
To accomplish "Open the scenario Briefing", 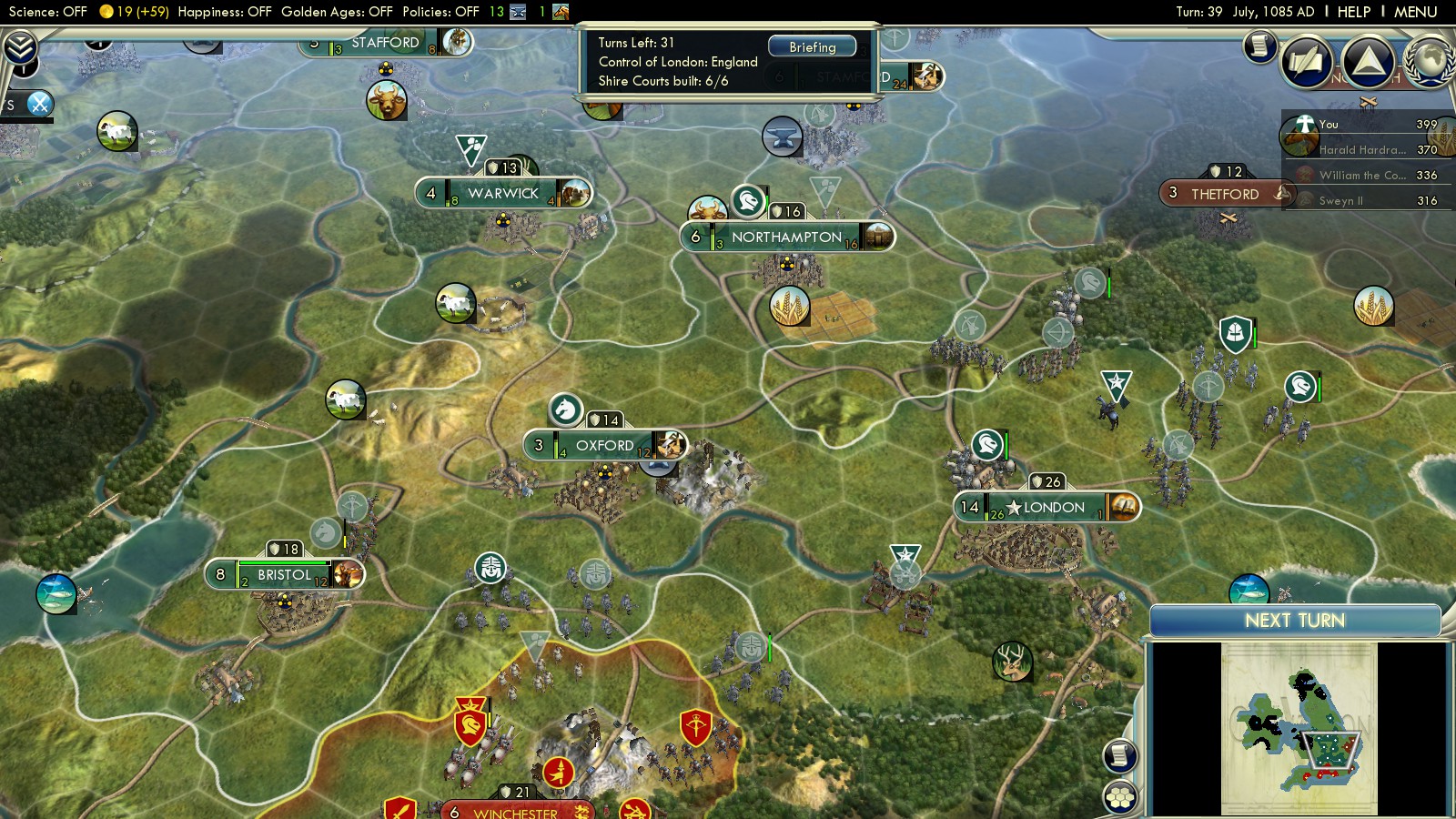I will 812,46.
